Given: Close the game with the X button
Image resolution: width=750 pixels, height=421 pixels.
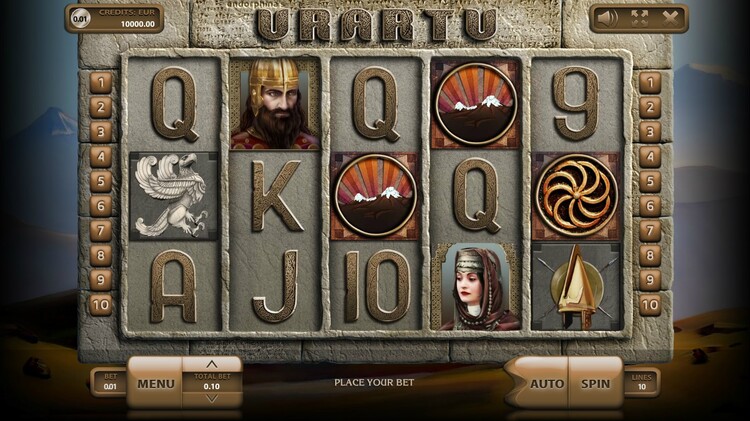Looking at the screenshot, I should (x=669, y=17).
